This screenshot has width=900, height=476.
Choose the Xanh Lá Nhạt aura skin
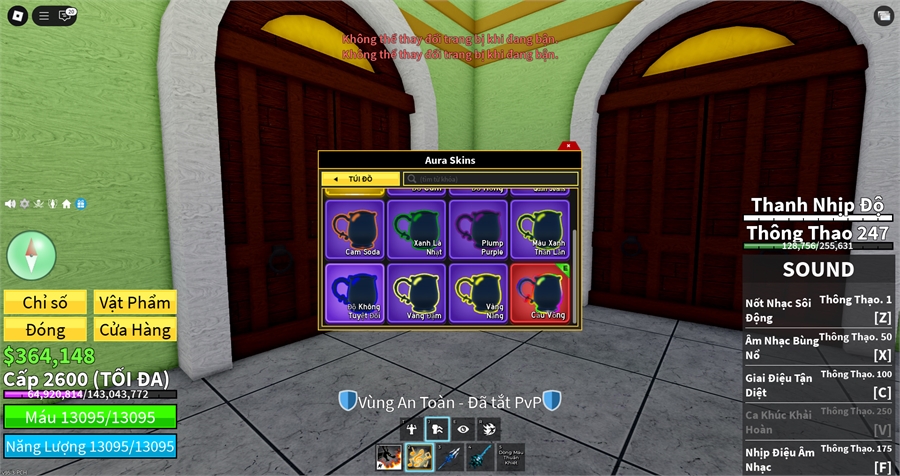click(x=415, y=229)
